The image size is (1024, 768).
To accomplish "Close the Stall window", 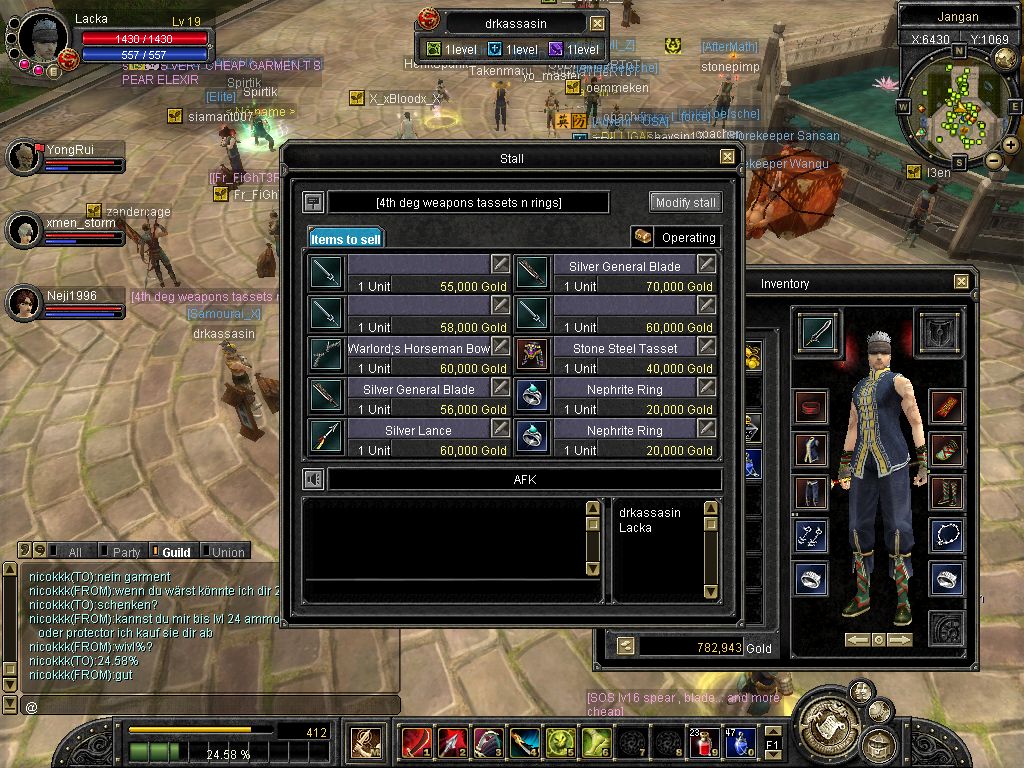I will 727,157.
